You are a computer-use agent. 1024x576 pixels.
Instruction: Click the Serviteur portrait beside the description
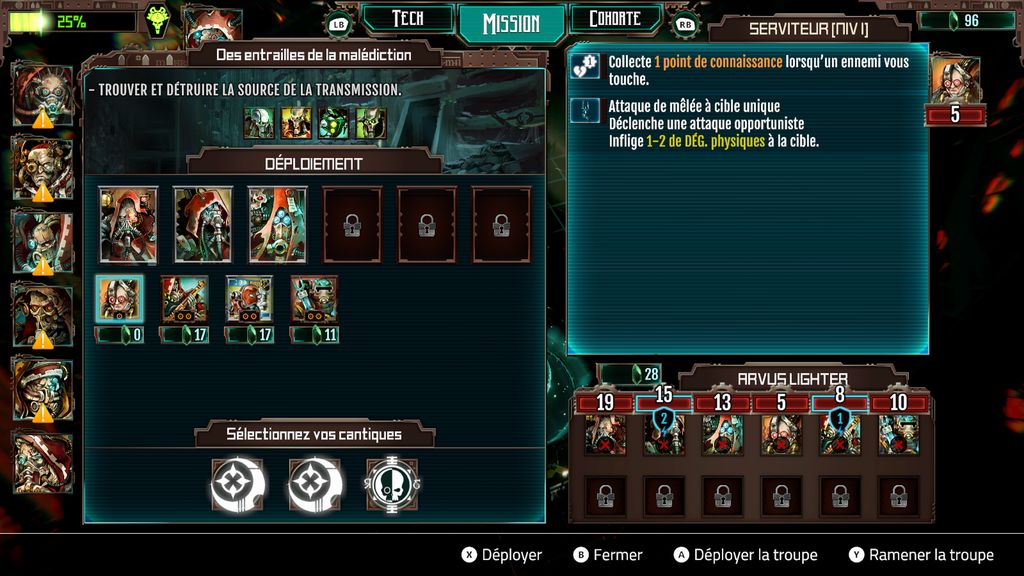(x=954, y=79)
